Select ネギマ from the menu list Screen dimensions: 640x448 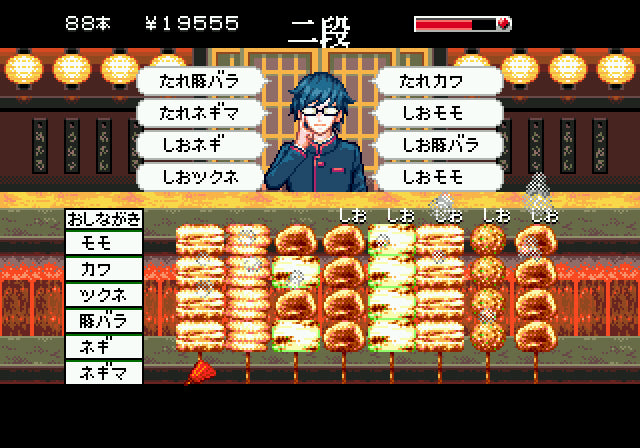point(104,373)
